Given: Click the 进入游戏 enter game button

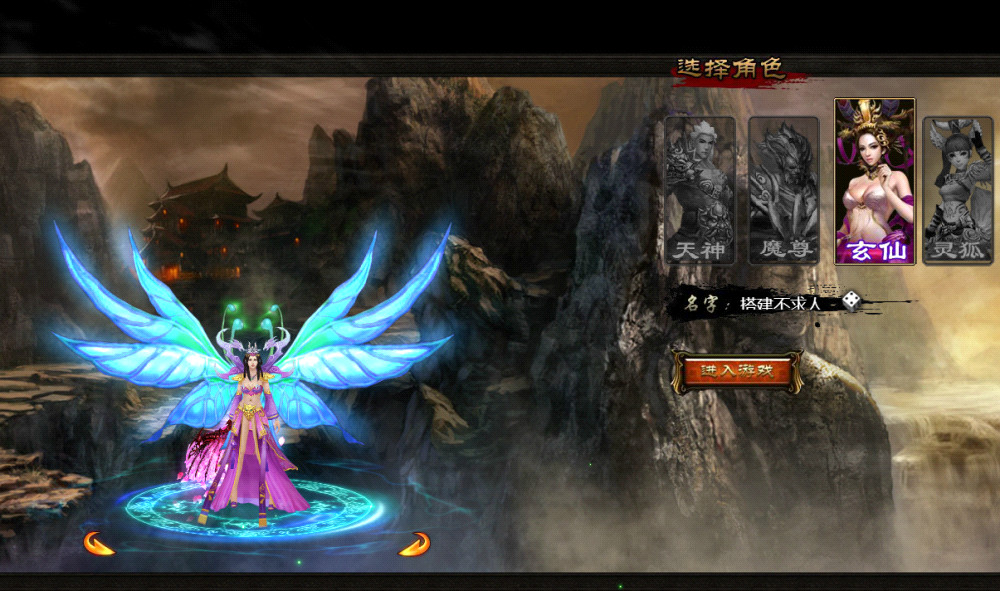Looking at the screenshot, I should pos(737,371).
